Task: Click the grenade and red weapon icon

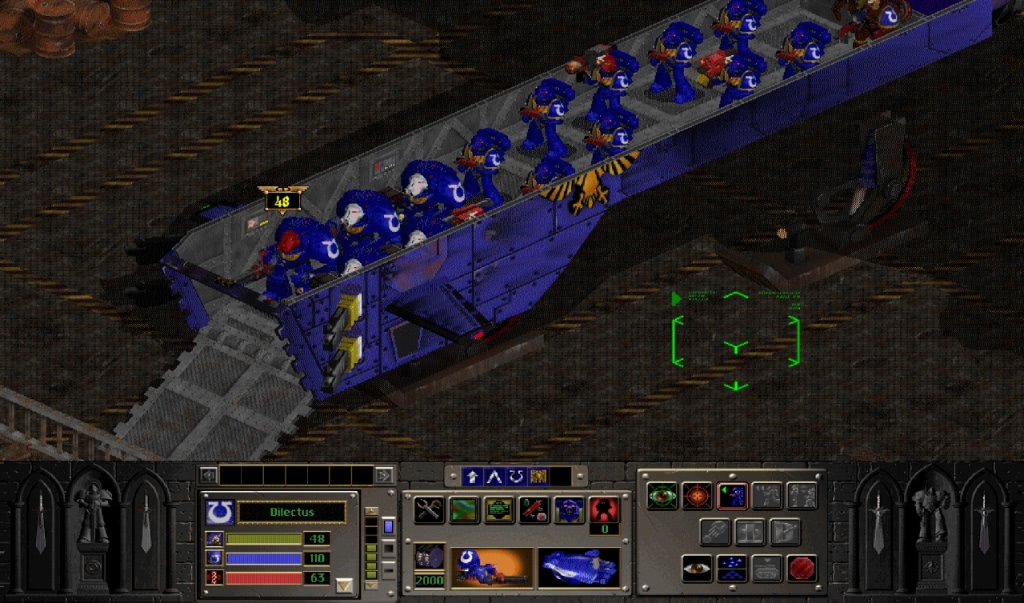Action: coord(533,510)
